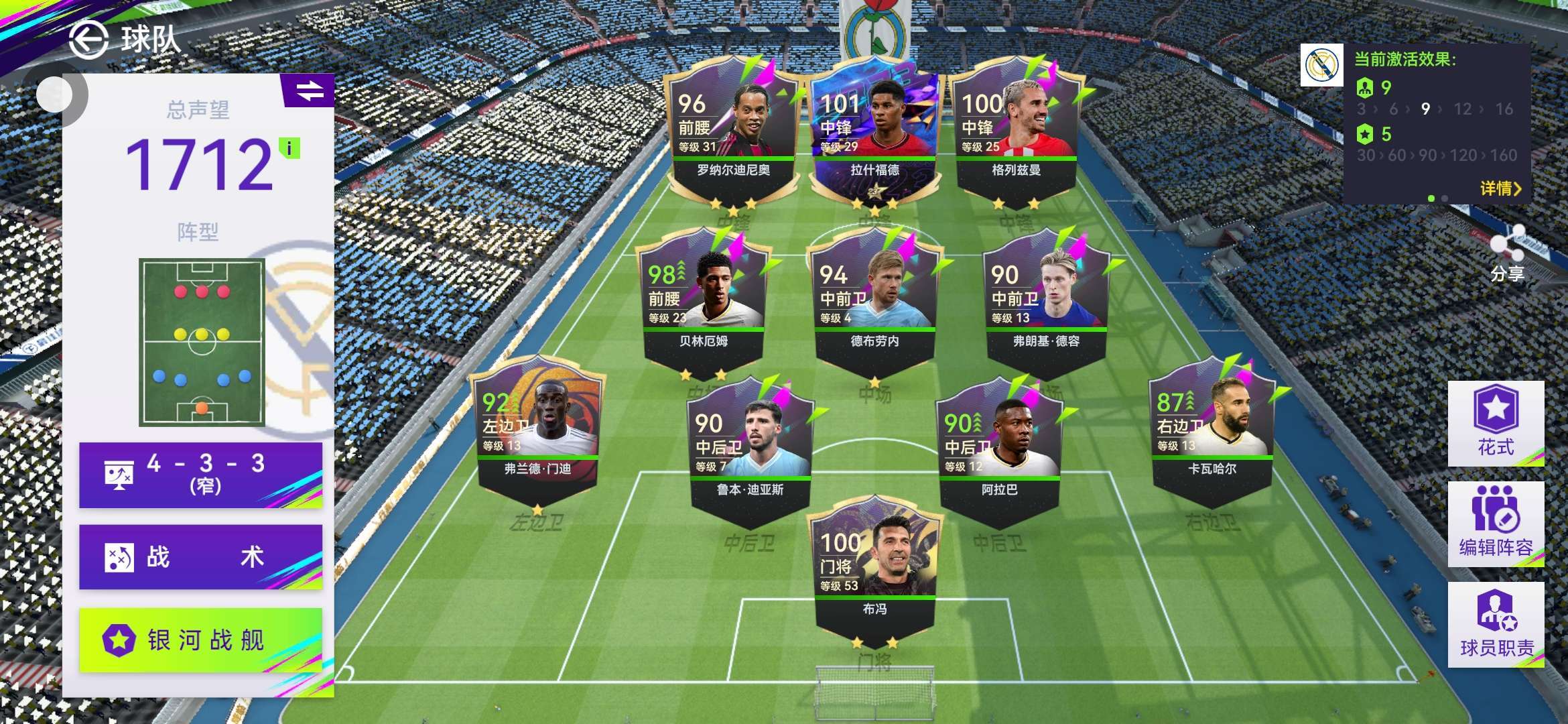Go back using the arrow button
1568x724 pixels.
point(88,40)
